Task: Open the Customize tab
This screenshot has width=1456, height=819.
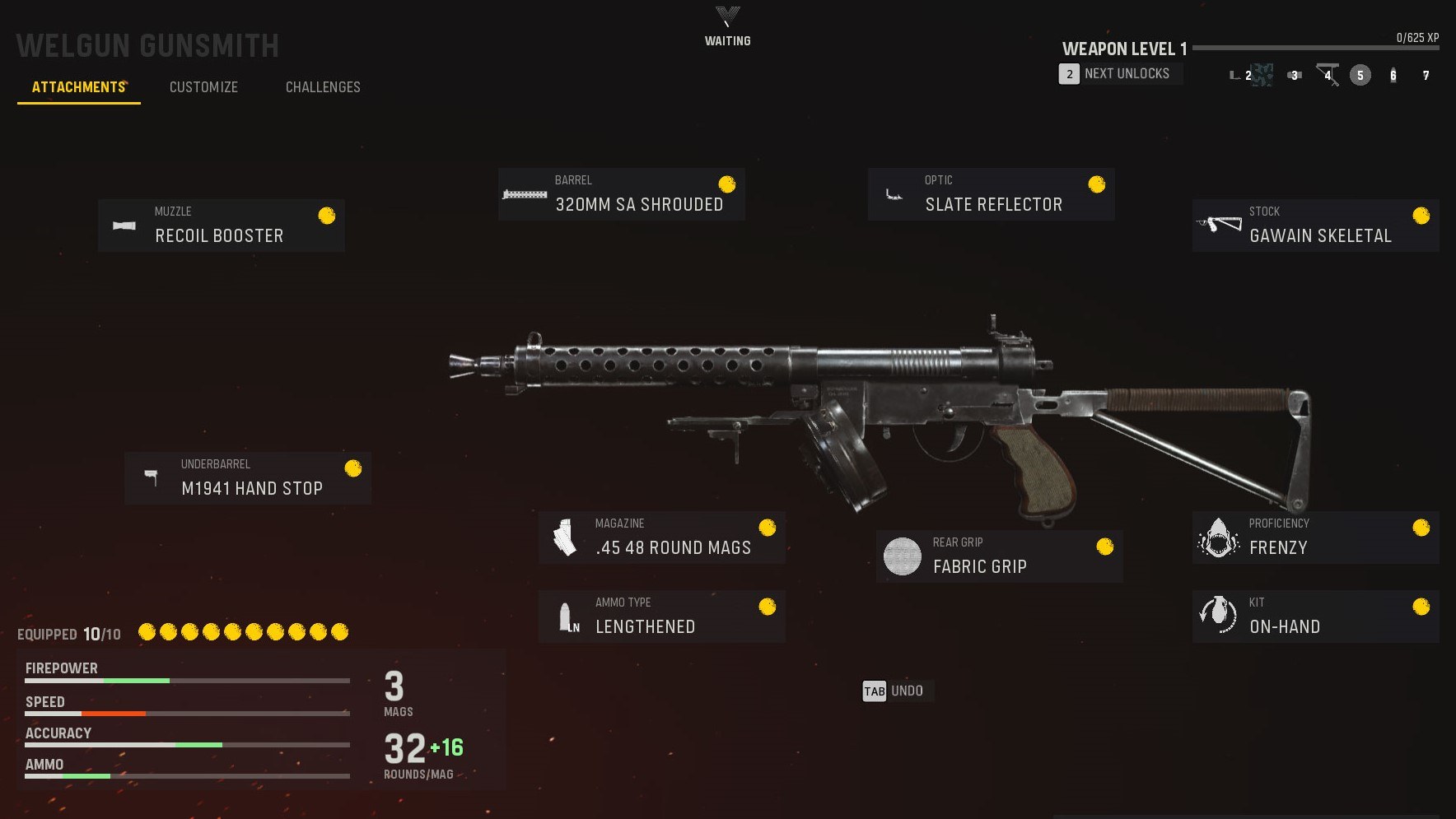Action: (x=203, y=87)
